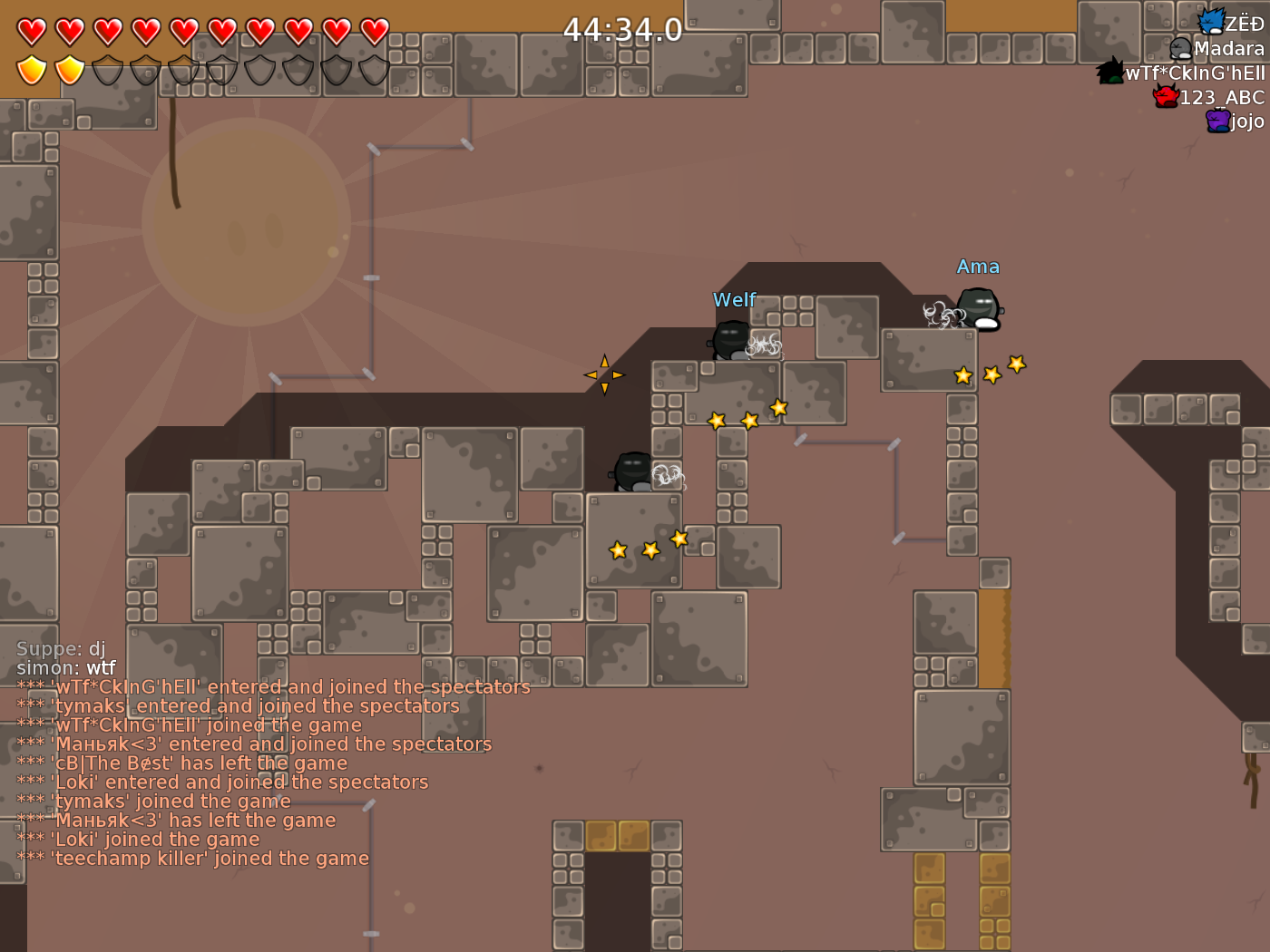Click wTf*CkInG'hEll's dark green avatar

coord(1108,71)
